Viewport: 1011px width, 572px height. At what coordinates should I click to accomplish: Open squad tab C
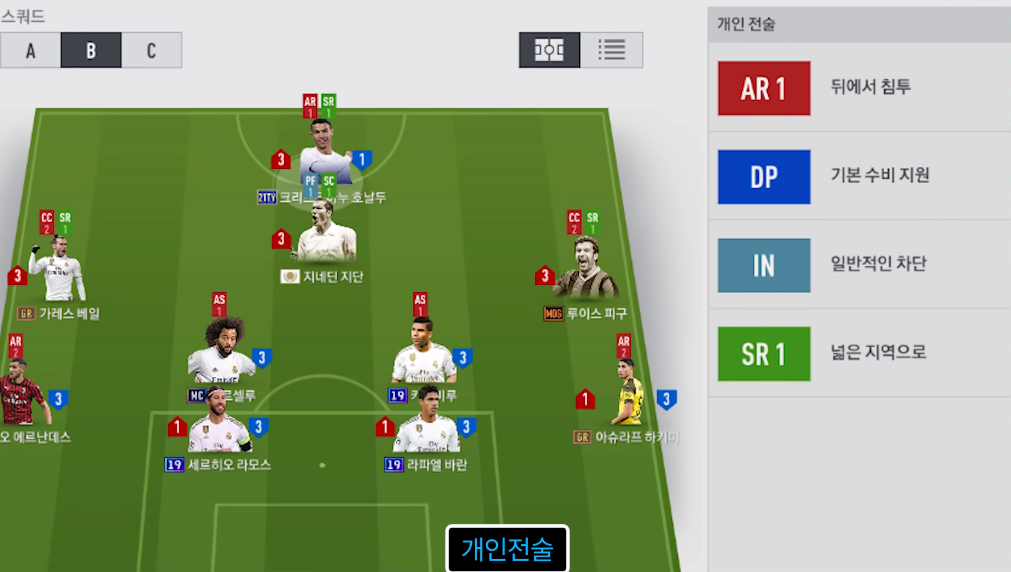tap(151, 50)
